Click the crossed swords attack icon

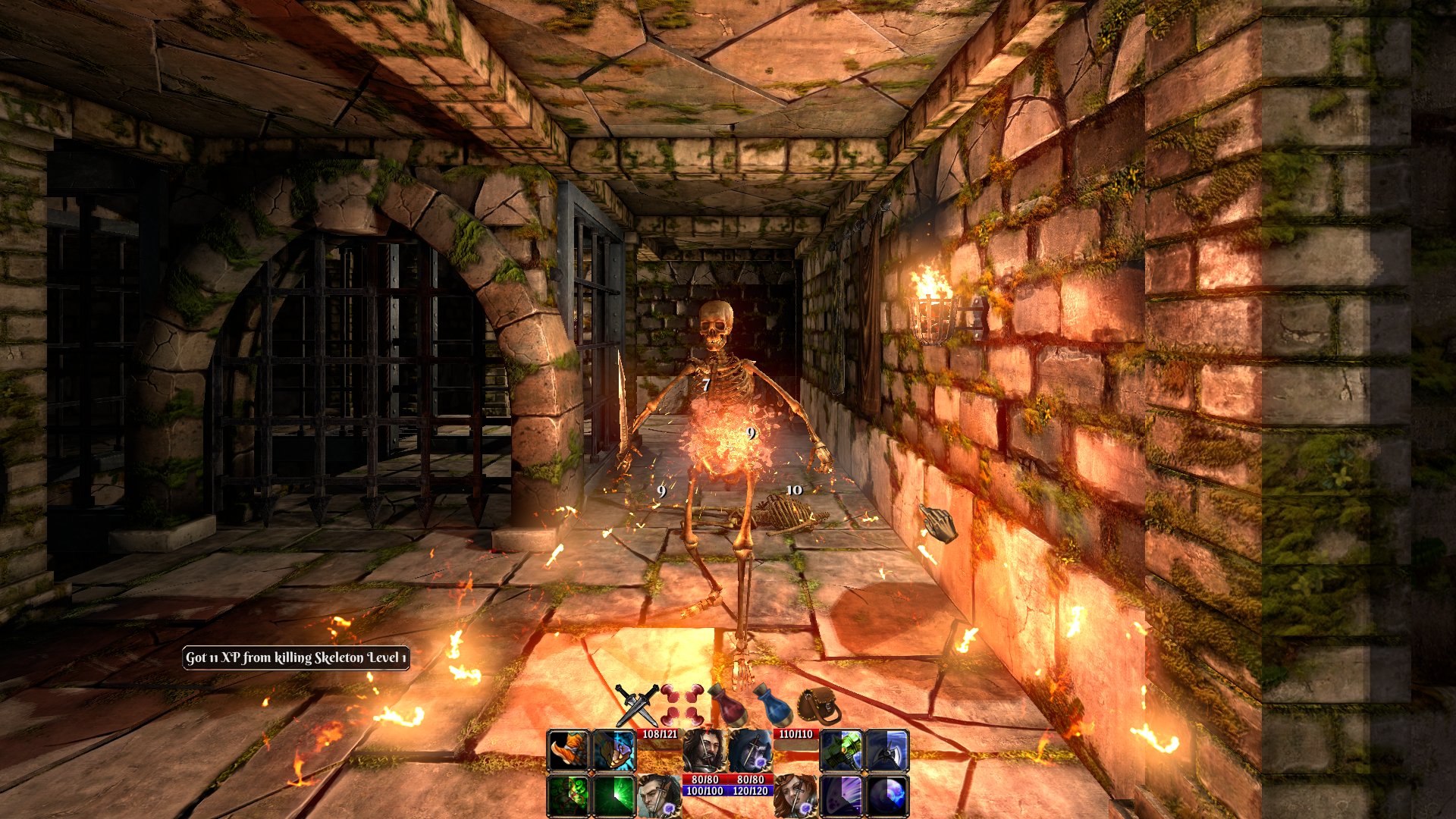tap(636, 704)
